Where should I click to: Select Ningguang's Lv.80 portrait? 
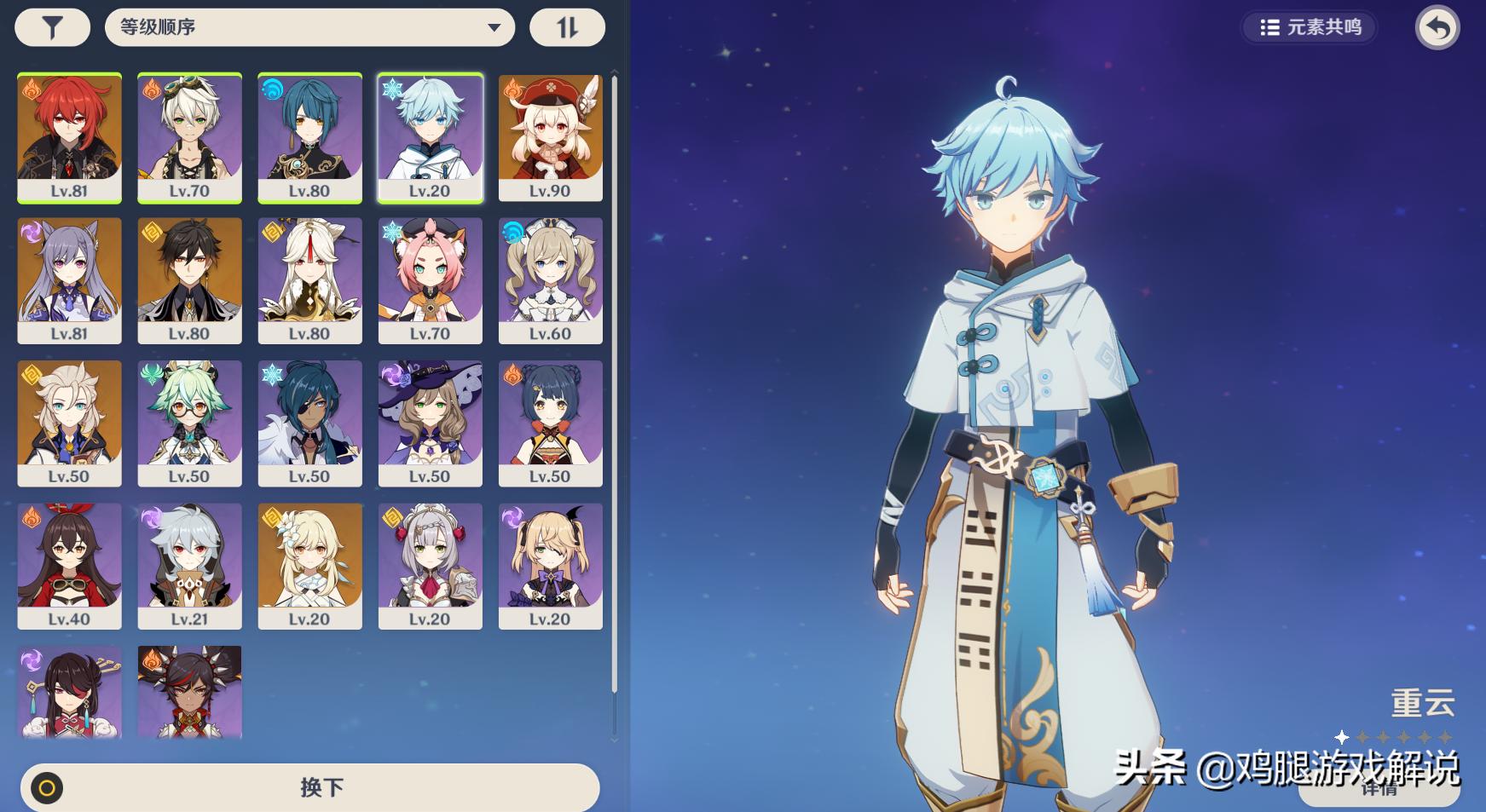point(309,280)
